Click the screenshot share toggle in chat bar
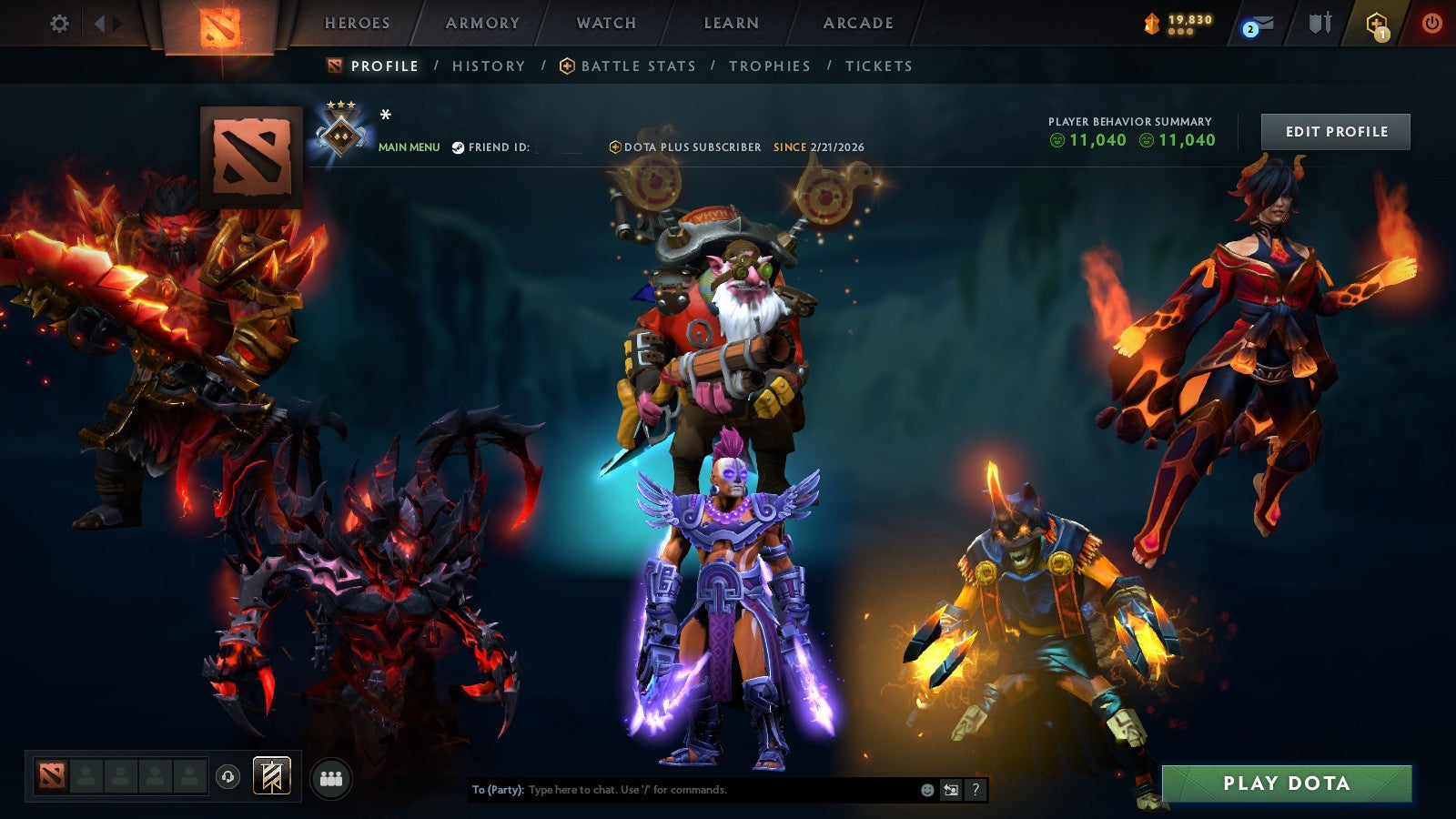Image resolution: width=1456 pixels, height=819 pixels. tap(952, 791)
